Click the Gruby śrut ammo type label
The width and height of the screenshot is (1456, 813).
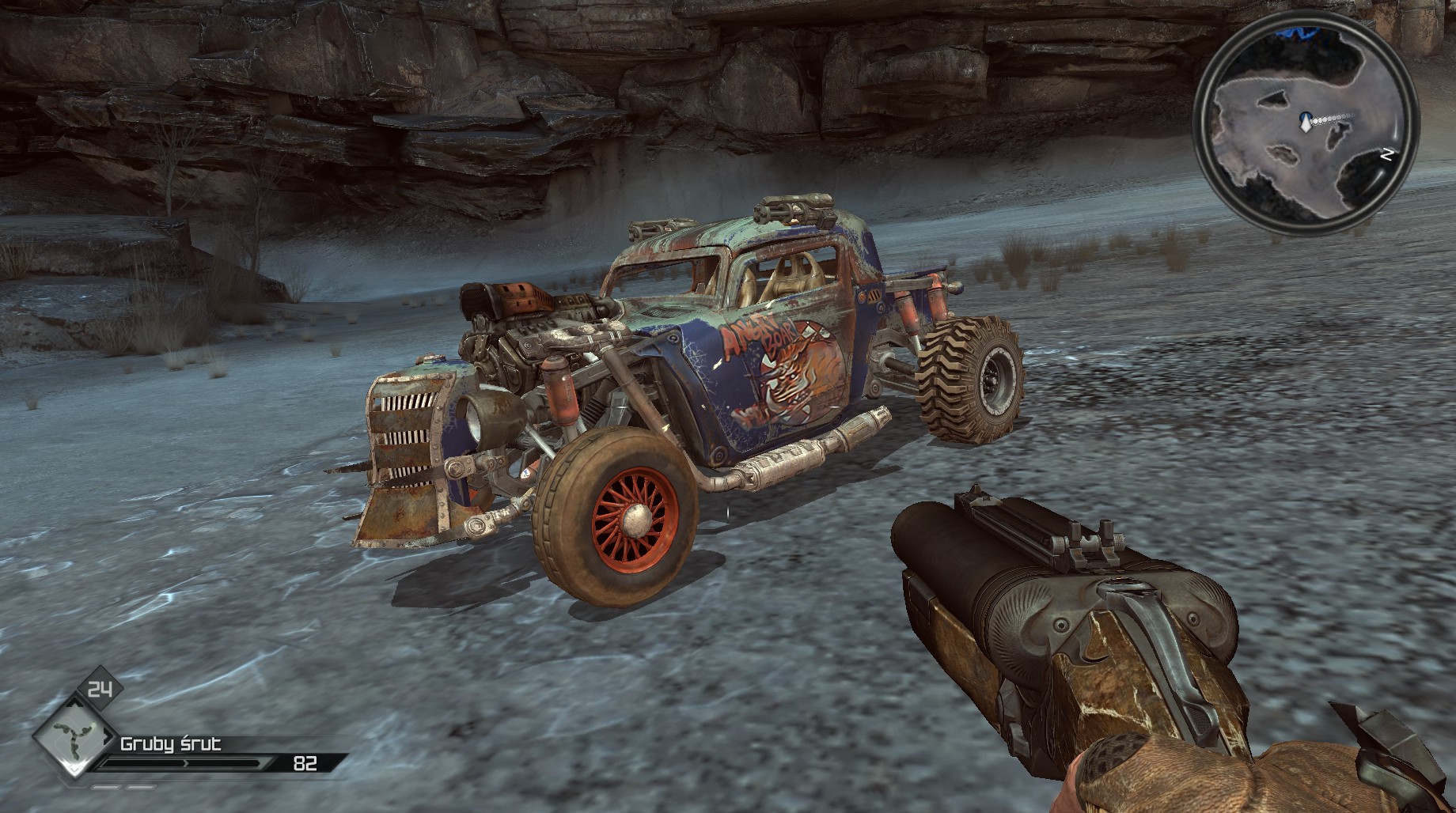point(170,743)
